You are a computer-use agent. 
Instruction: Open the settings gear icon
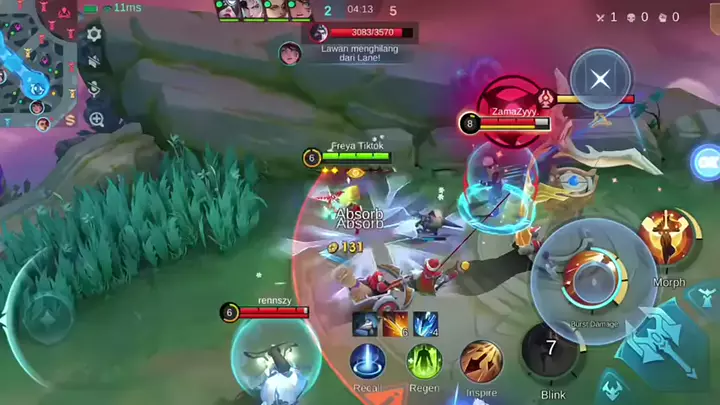pos(95,34)
